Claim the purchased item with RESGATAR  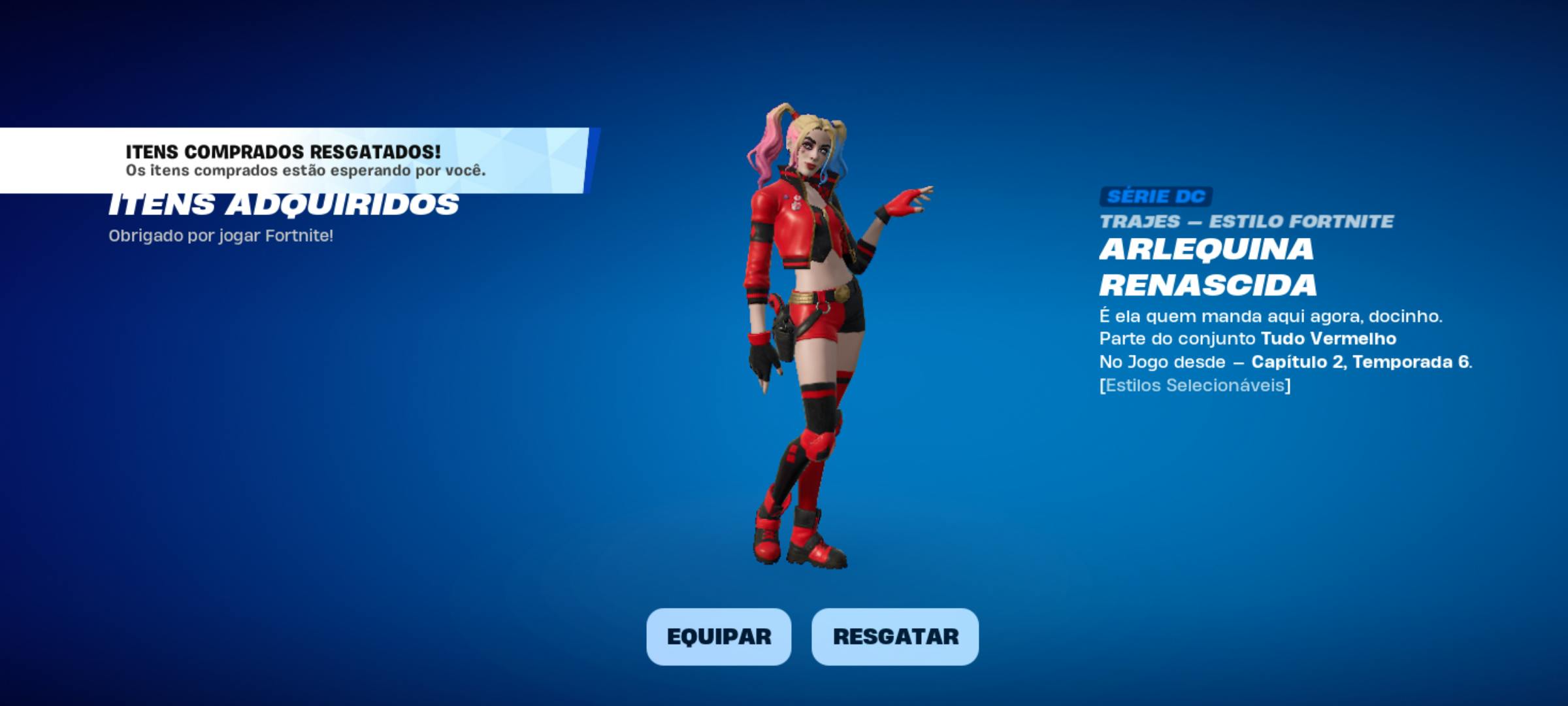895,637
